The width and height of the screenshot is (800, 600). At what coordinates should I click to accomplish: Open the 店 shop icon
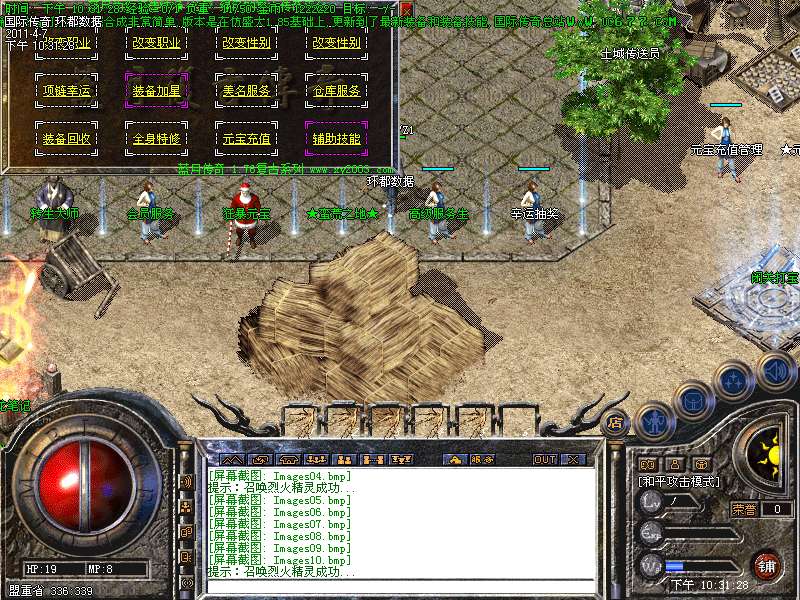[x=615, y=422]
